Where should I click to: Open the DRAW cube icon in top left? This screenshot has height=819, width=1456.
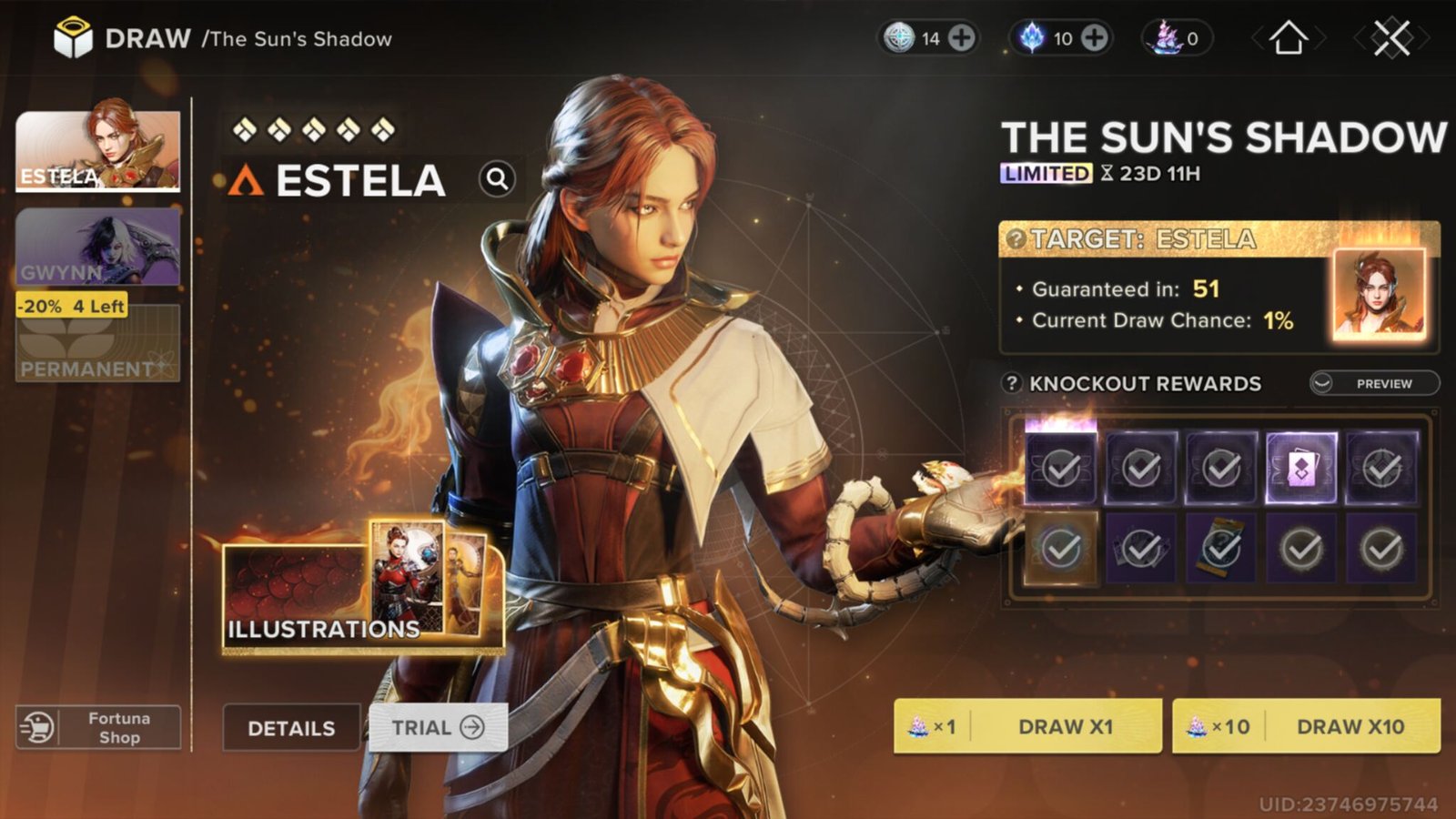pyautogui.click(x=75, y=36)
